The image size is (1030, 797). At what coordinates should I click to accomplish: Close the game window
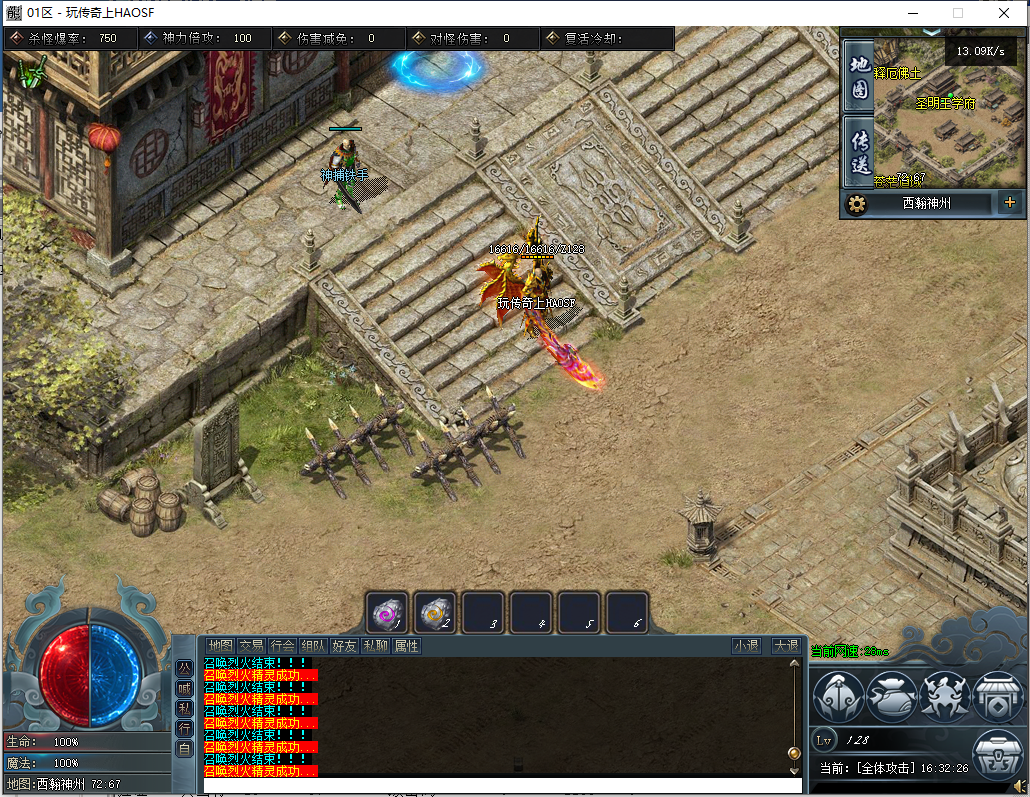click(1004, 13)
